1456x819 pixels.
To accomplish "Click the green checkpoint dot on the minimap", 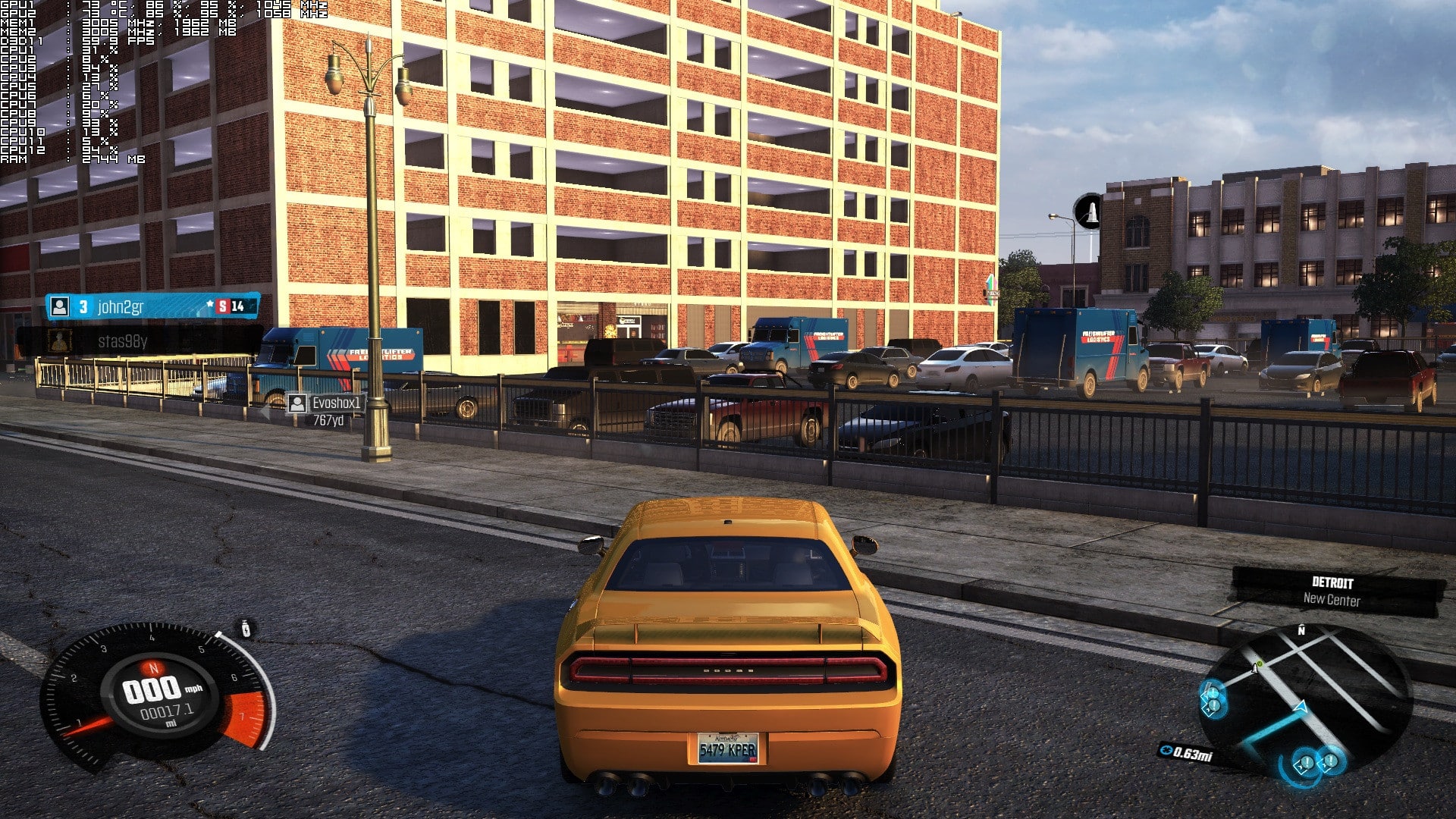I will pyautogui.click(x=1260, y=663).
